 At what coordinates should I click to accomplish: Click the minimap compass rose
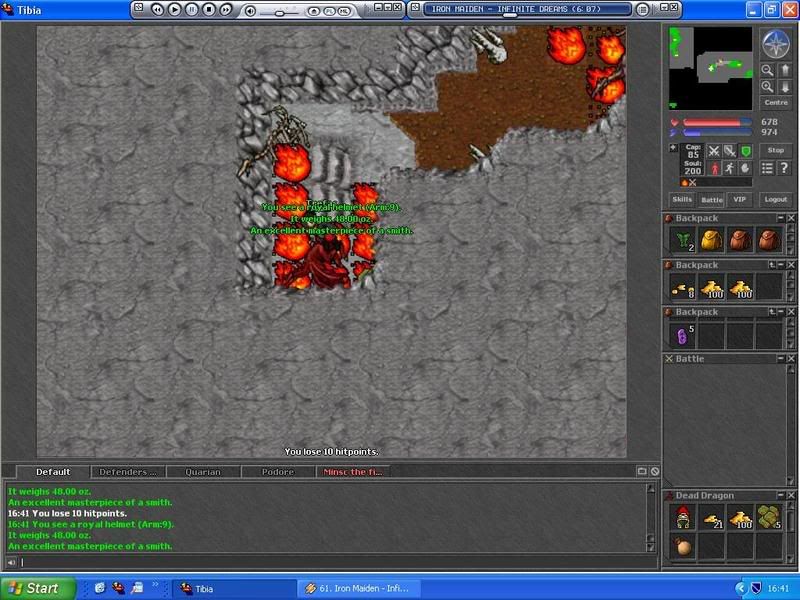pos(775,44)
